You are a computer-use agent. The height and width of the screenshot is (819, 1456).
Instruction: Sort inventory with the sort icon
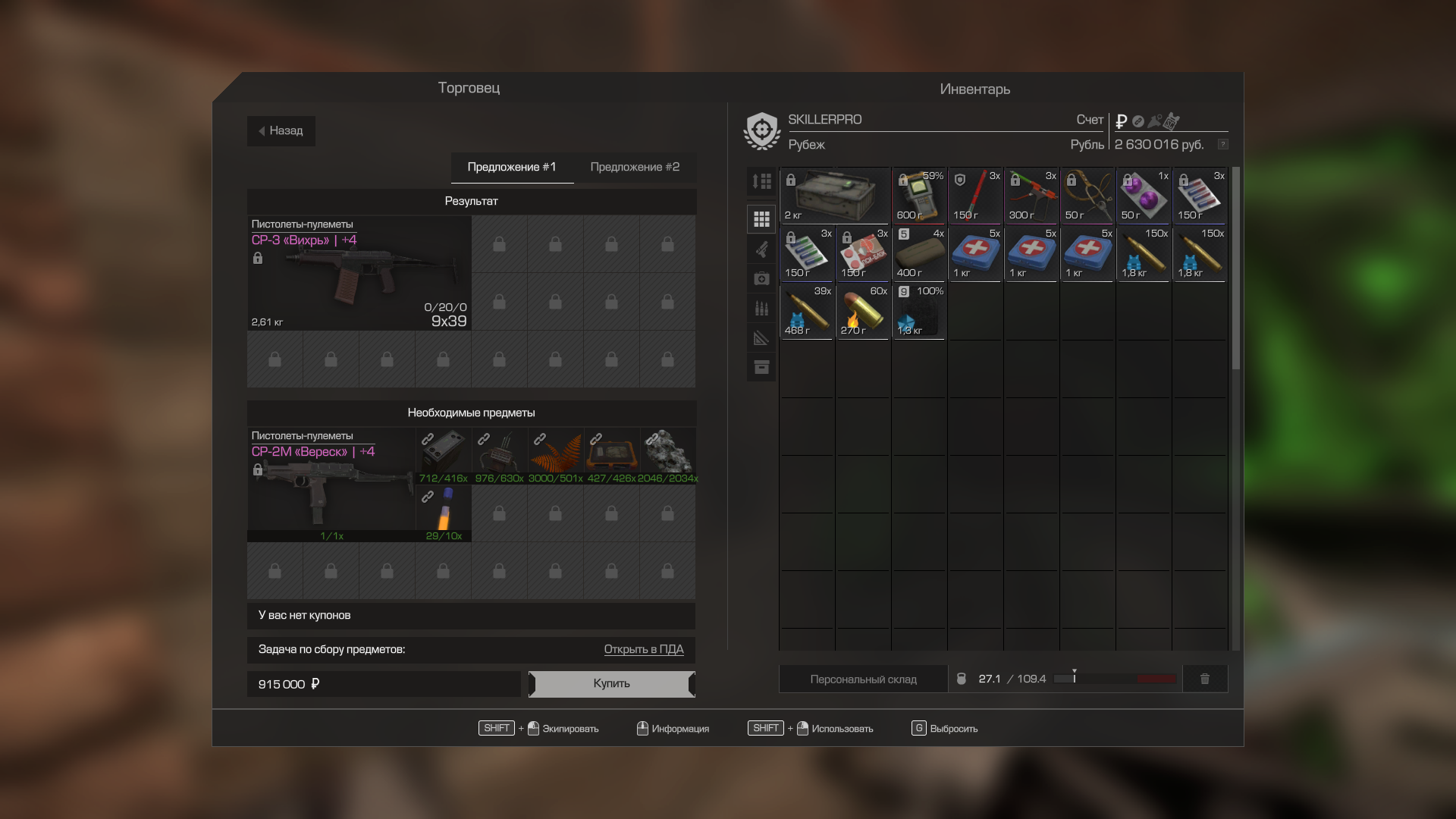pos(761,181)
